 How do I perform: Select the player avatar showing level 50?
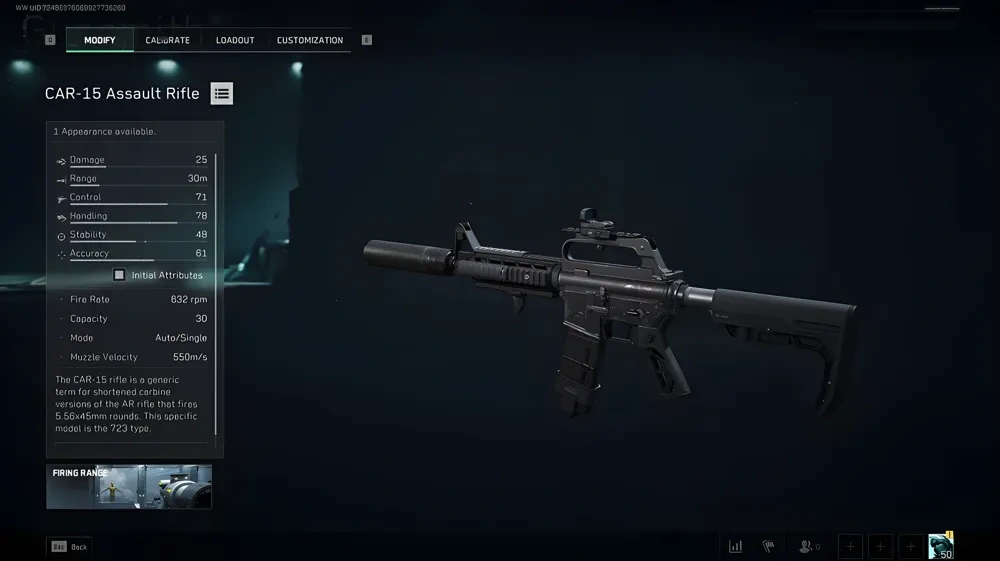point(940,545)
